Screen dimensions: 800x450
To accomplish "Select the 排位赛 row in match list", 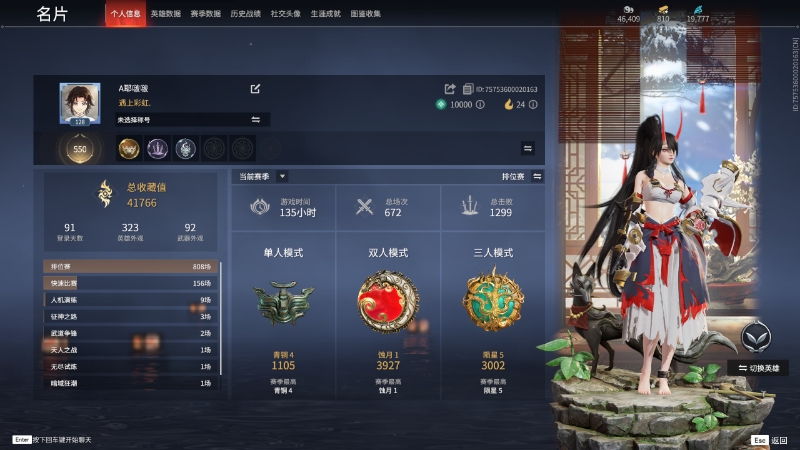I will coord(129,267).
